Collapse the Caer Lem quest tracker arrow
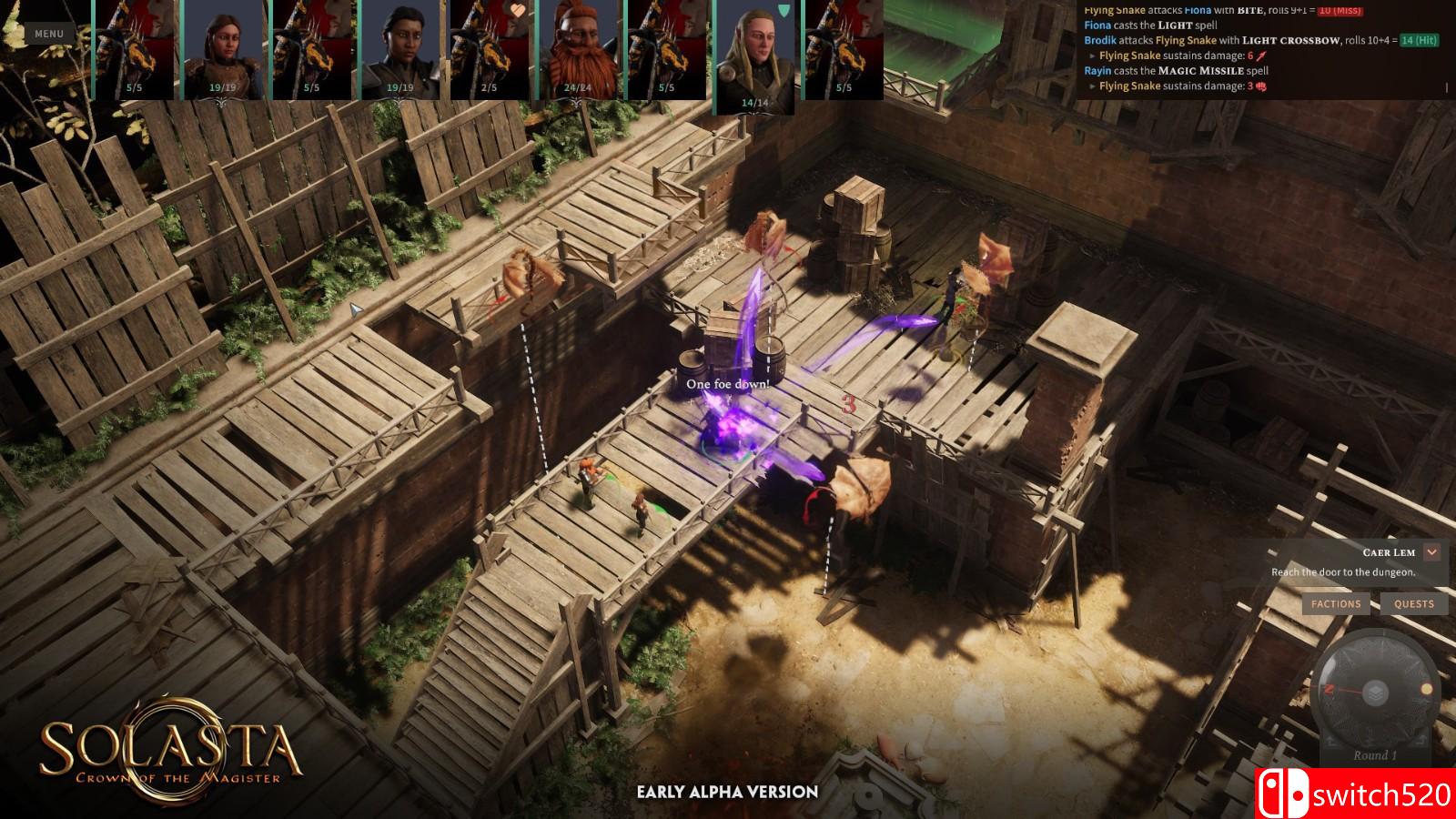Viewport: 1456px width, 819px height. [1431, 552]
